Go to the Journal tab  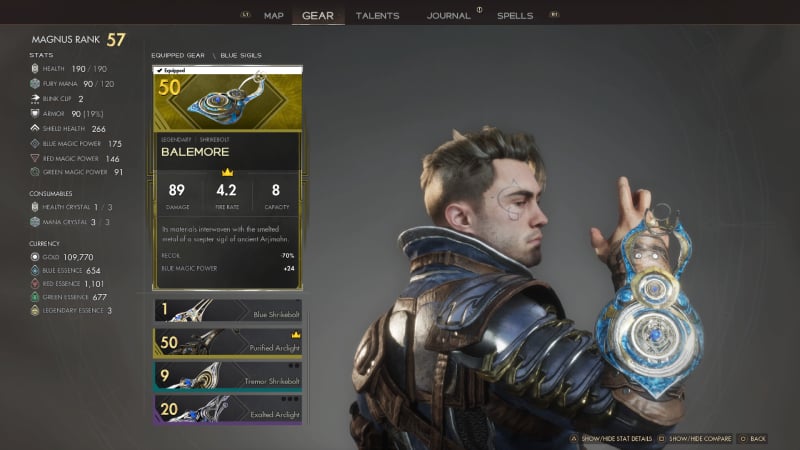448,16
